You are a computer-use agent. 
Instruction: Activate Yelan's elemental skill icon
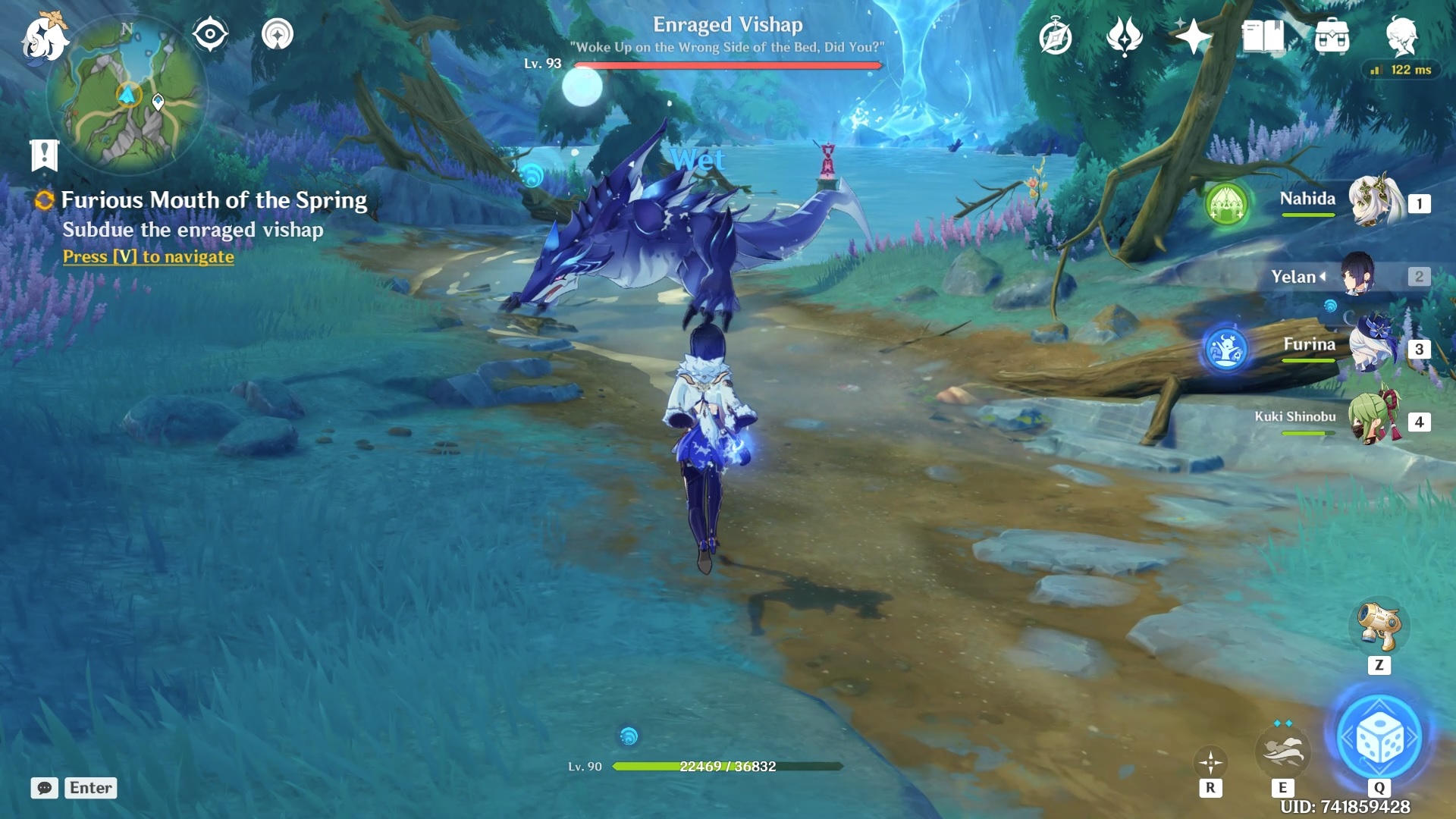coord(1282,752)
